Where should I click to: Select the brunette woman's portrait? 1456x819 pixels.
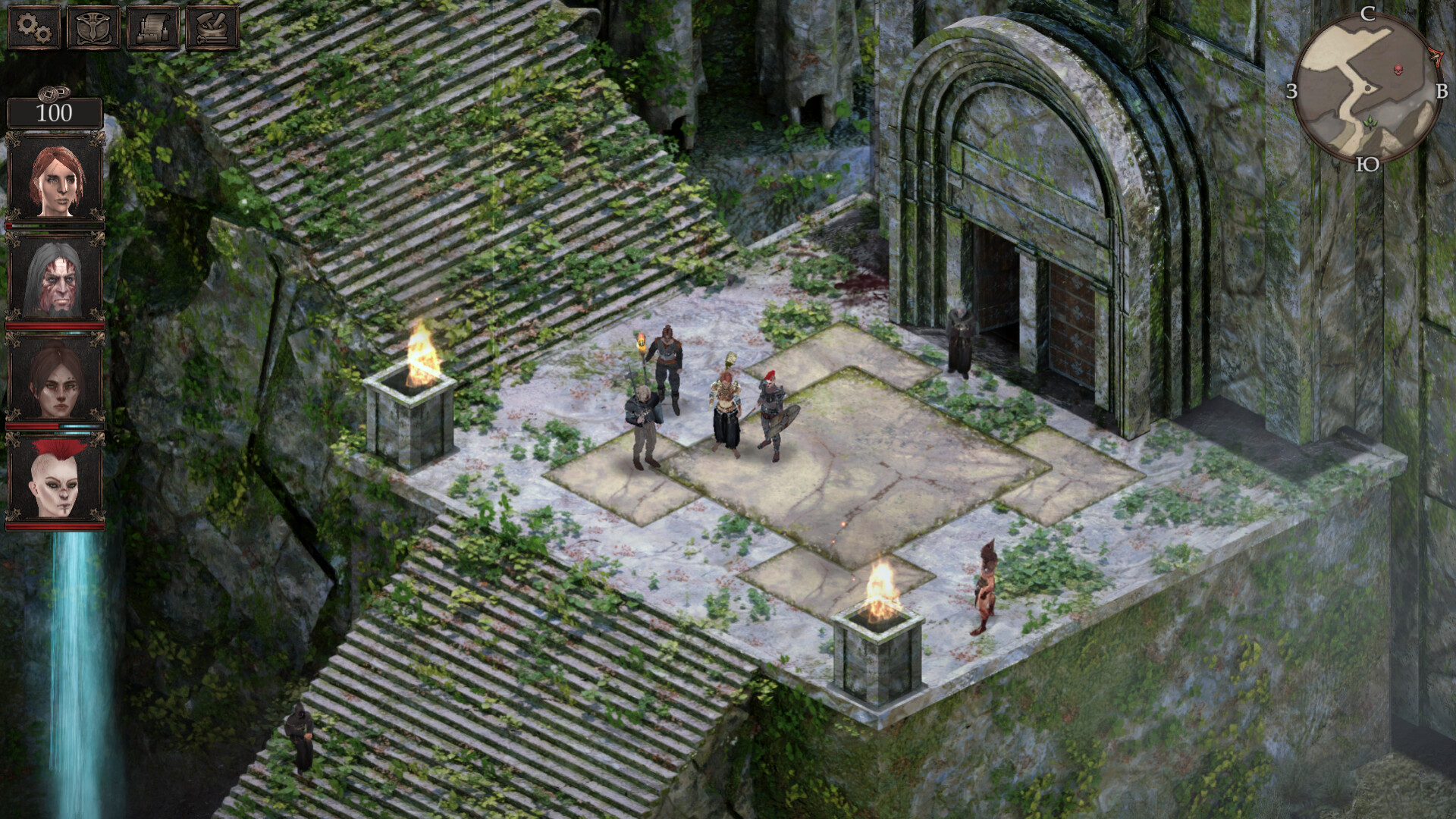click(55, 378)
